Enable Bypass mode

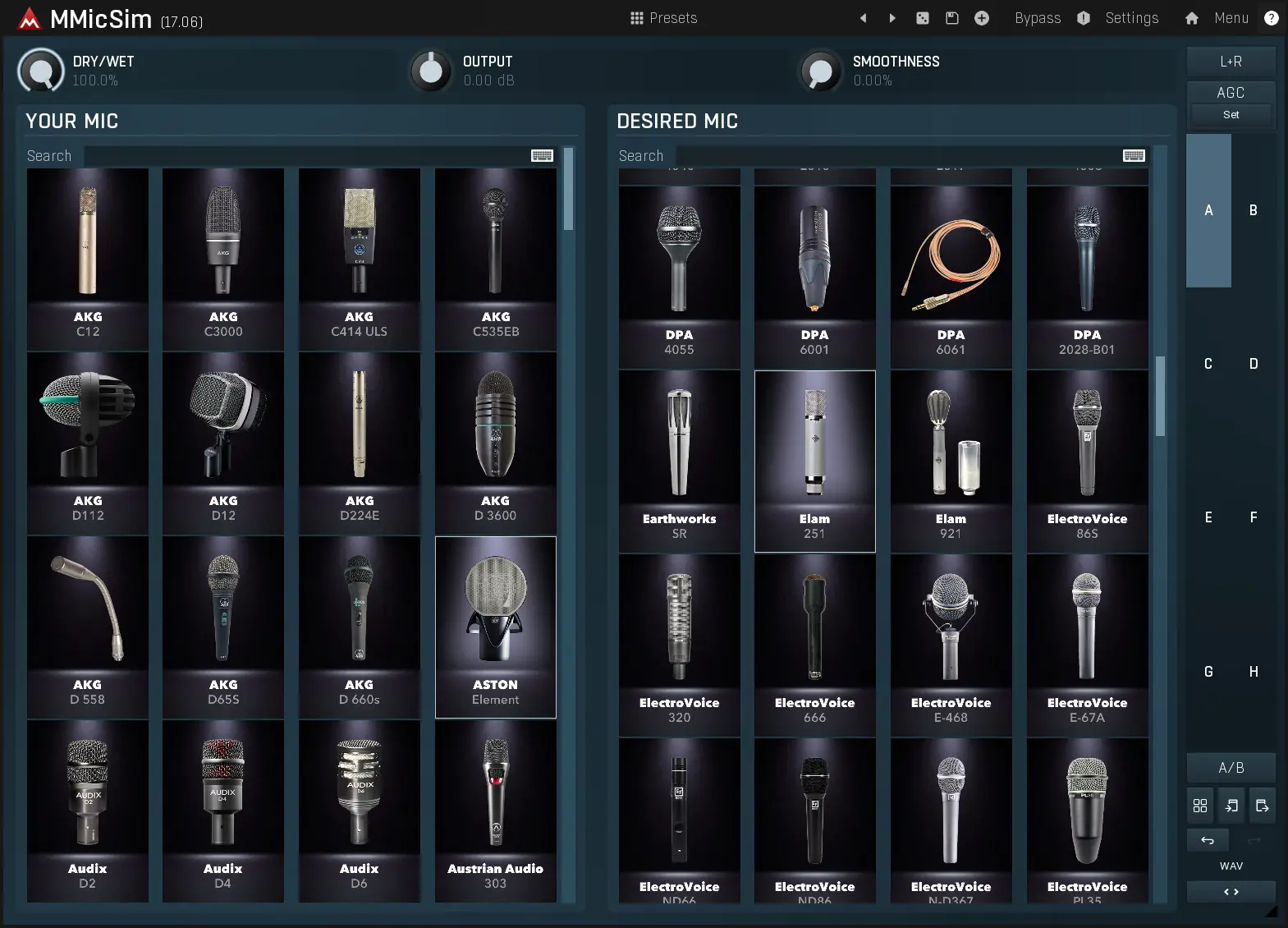[1037, 17]
